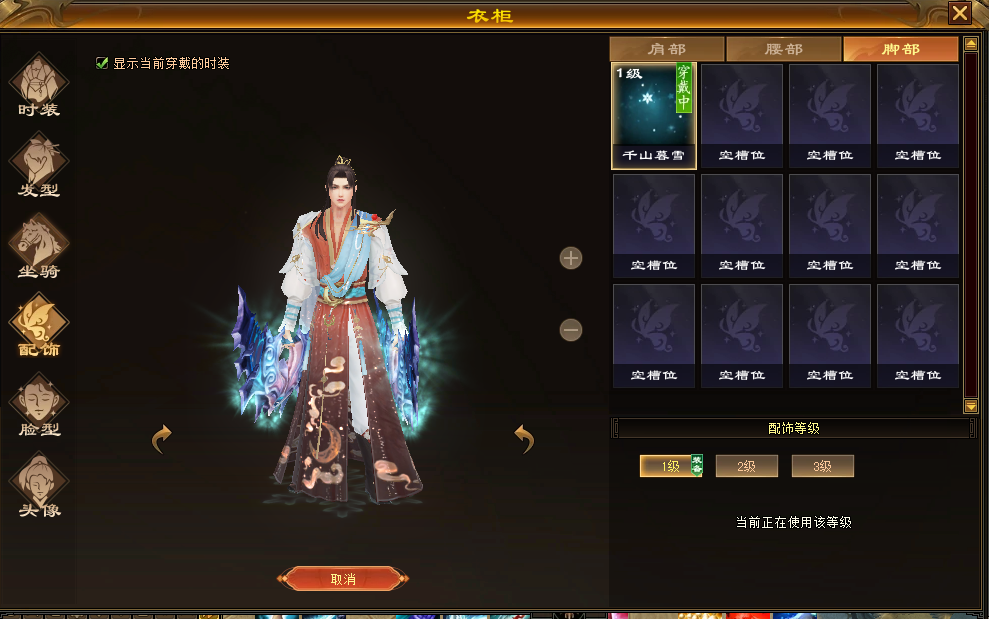Click the scrollbar's up arrow
Screen dimensions: 989x619
(x=970, y=44)
